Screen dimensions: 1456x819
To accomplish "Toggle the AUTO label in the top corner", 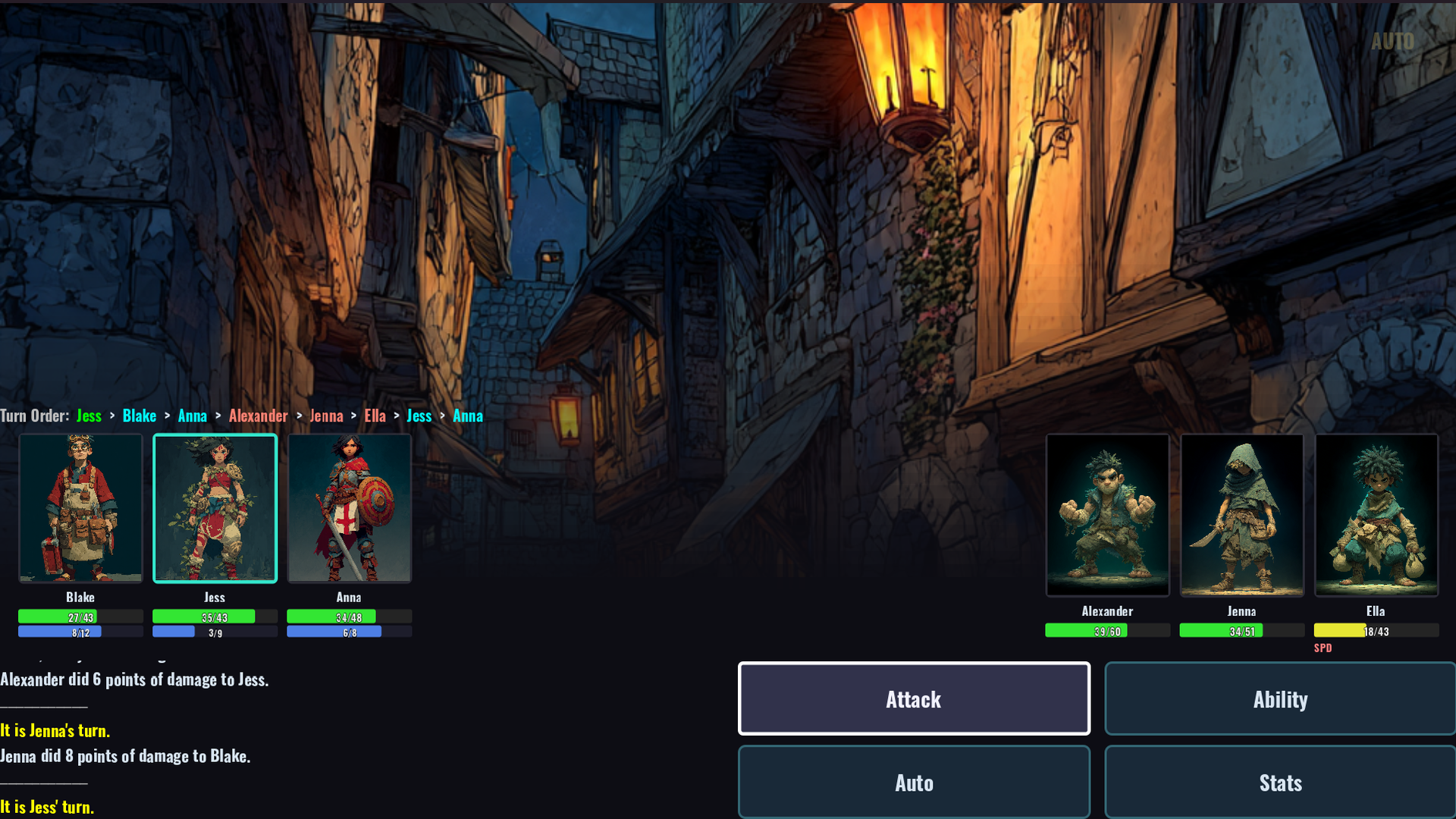I will tap(1392, 41).
